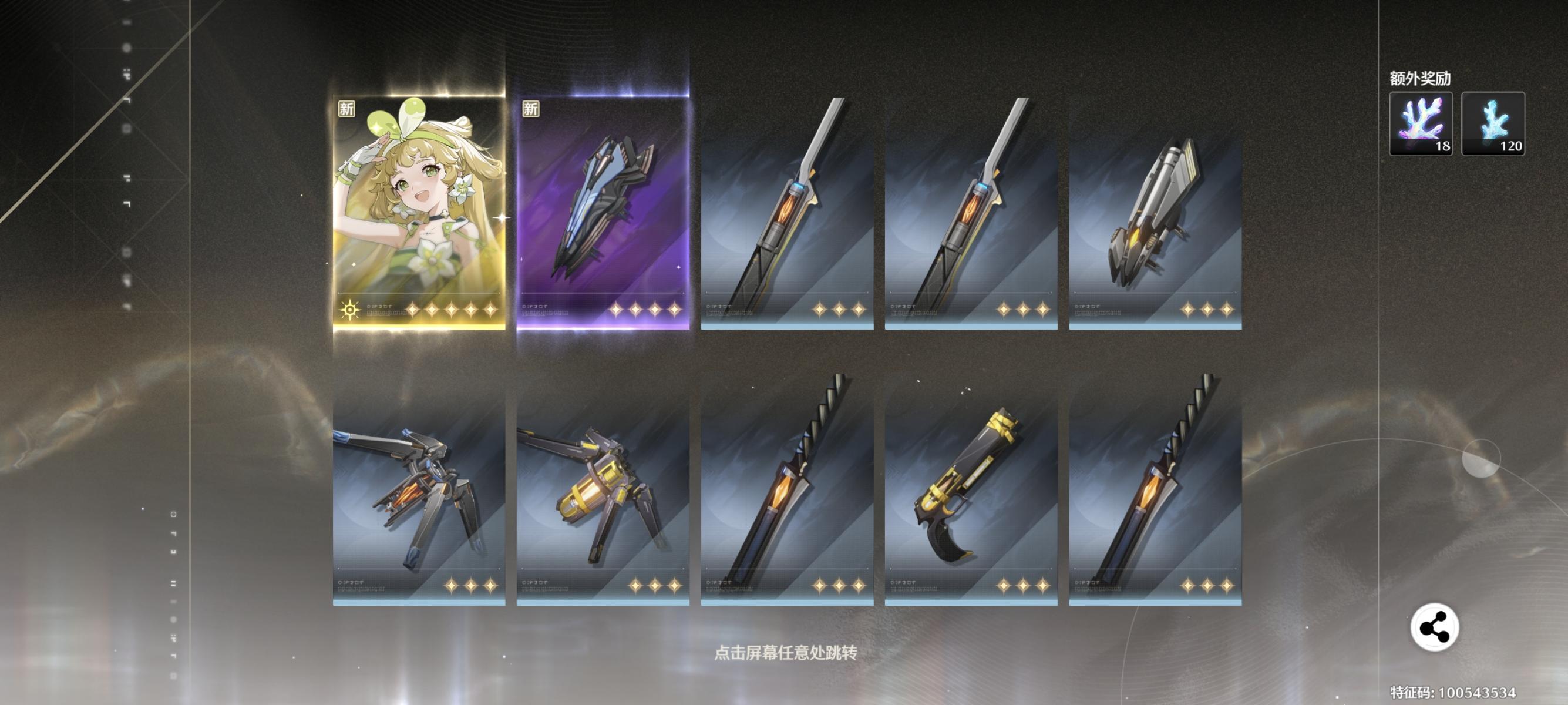Select the silver blade light cone in top row
The width and height of the screenshot is (1568, 705).
(x=786, y=213)
